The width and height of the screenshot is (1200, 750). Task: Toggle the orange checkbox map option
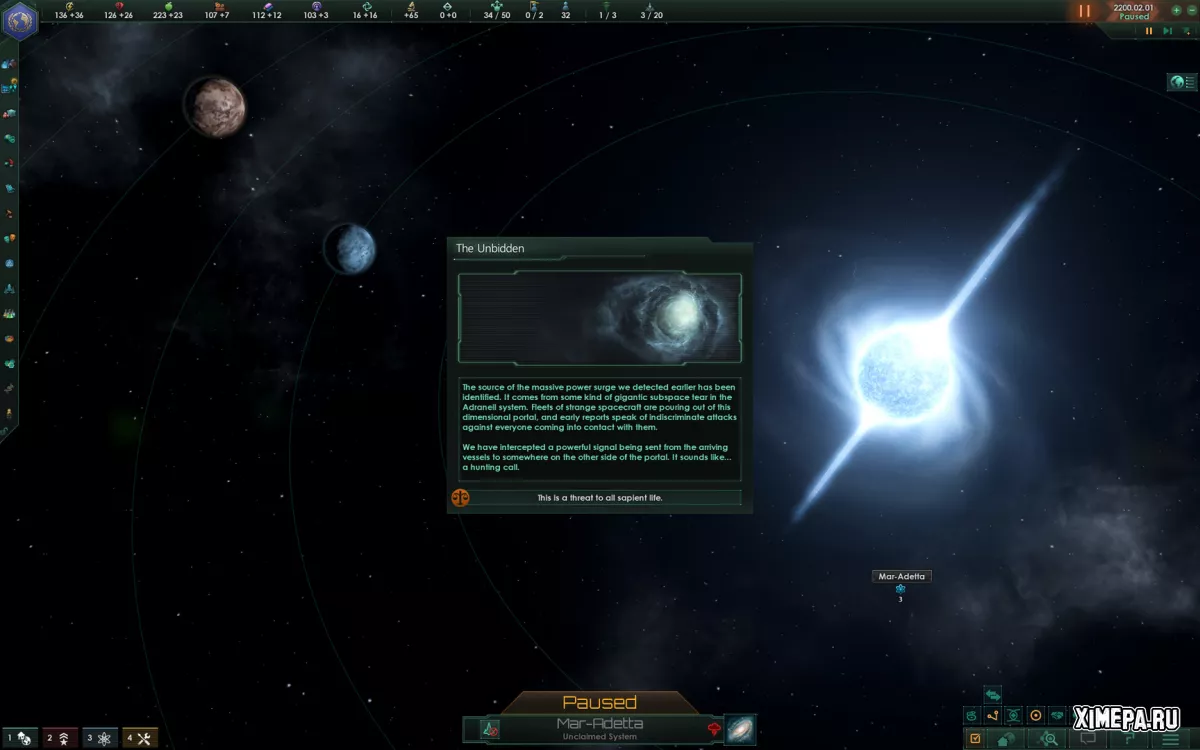click(x=975, y=739)
